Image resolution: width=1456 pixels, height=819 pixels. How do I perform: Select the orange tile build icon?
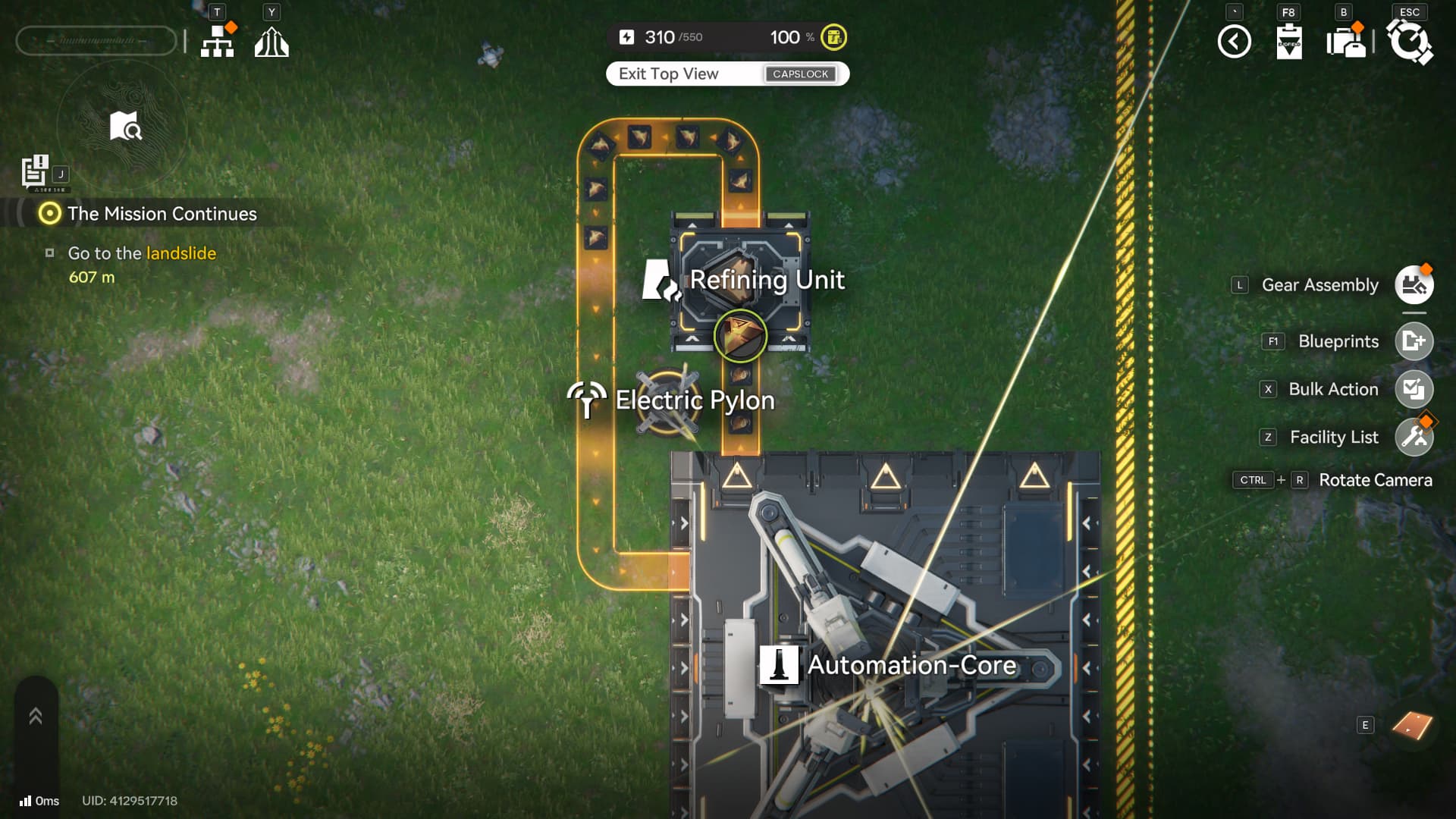tap(1412, 726)
